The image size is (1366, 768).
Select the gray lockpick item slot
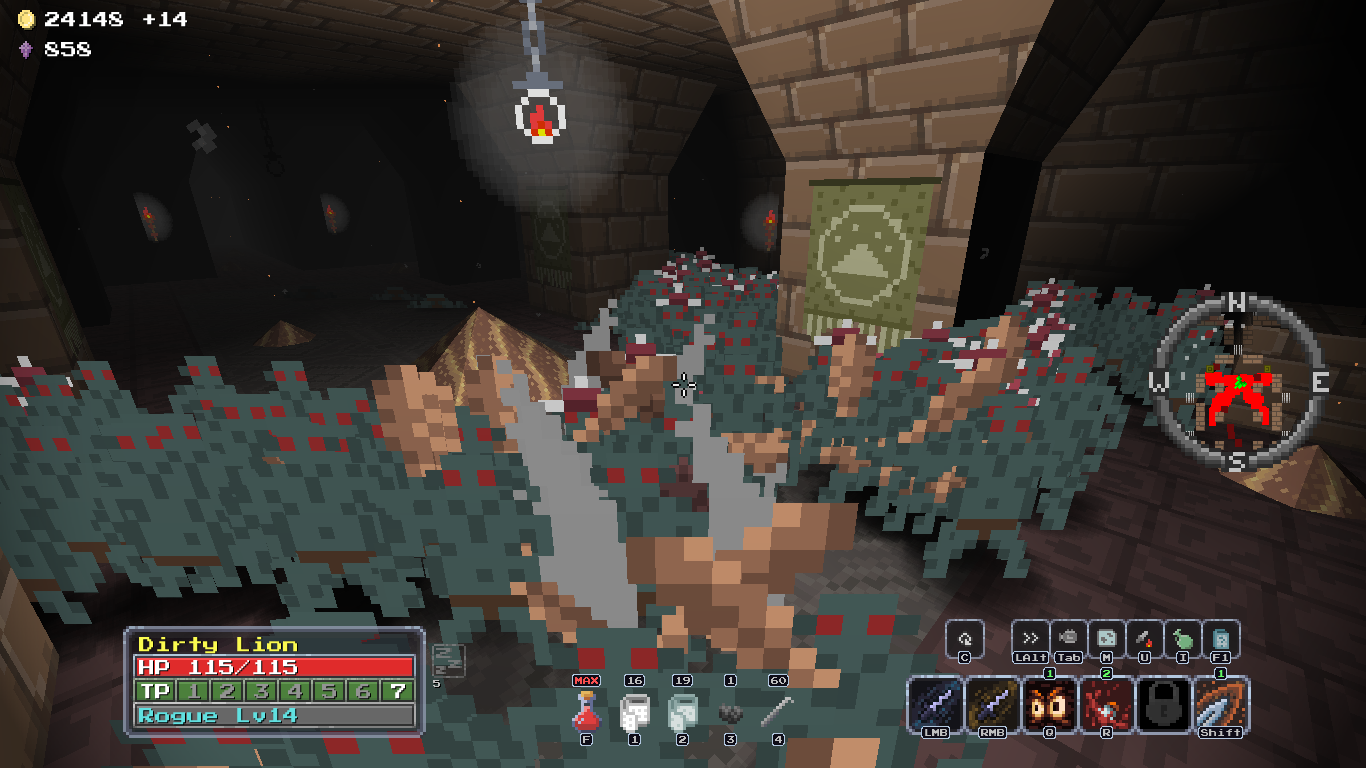coord(778,712)
